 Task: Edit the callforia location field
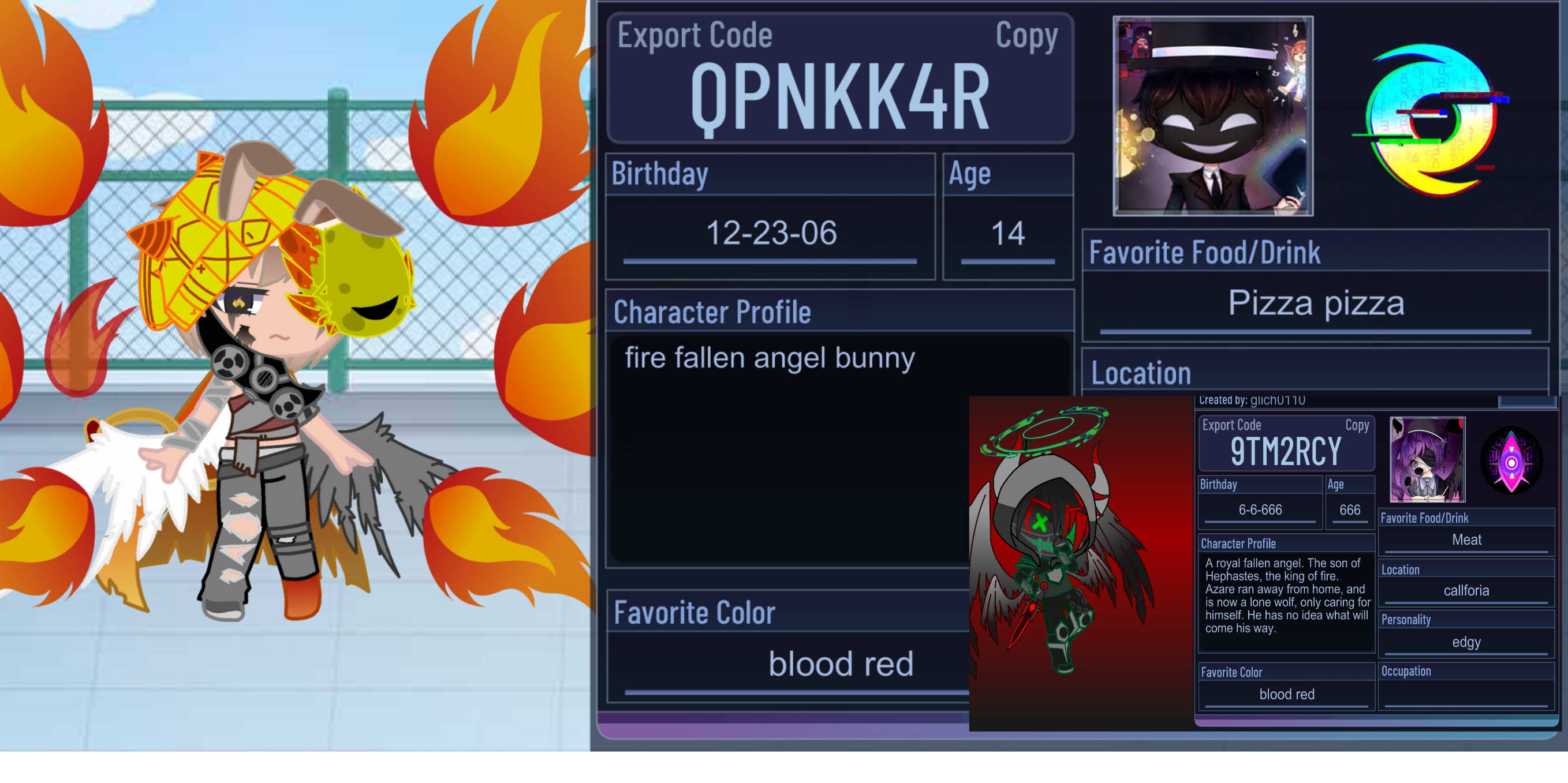pos(1466,591)
